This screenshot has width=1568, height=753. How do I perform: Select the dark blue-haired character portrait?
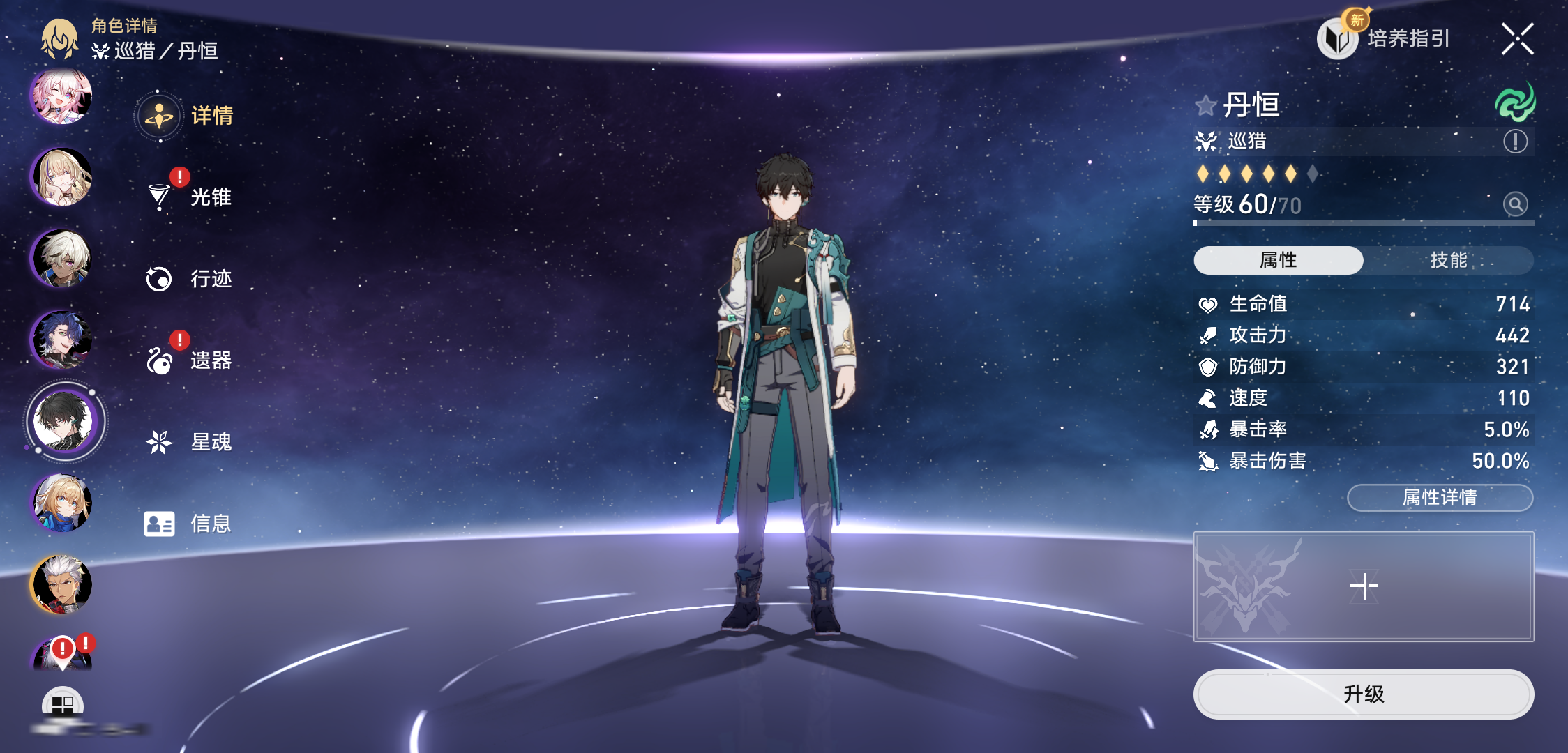pyautogui.click(x=61, y=340)
